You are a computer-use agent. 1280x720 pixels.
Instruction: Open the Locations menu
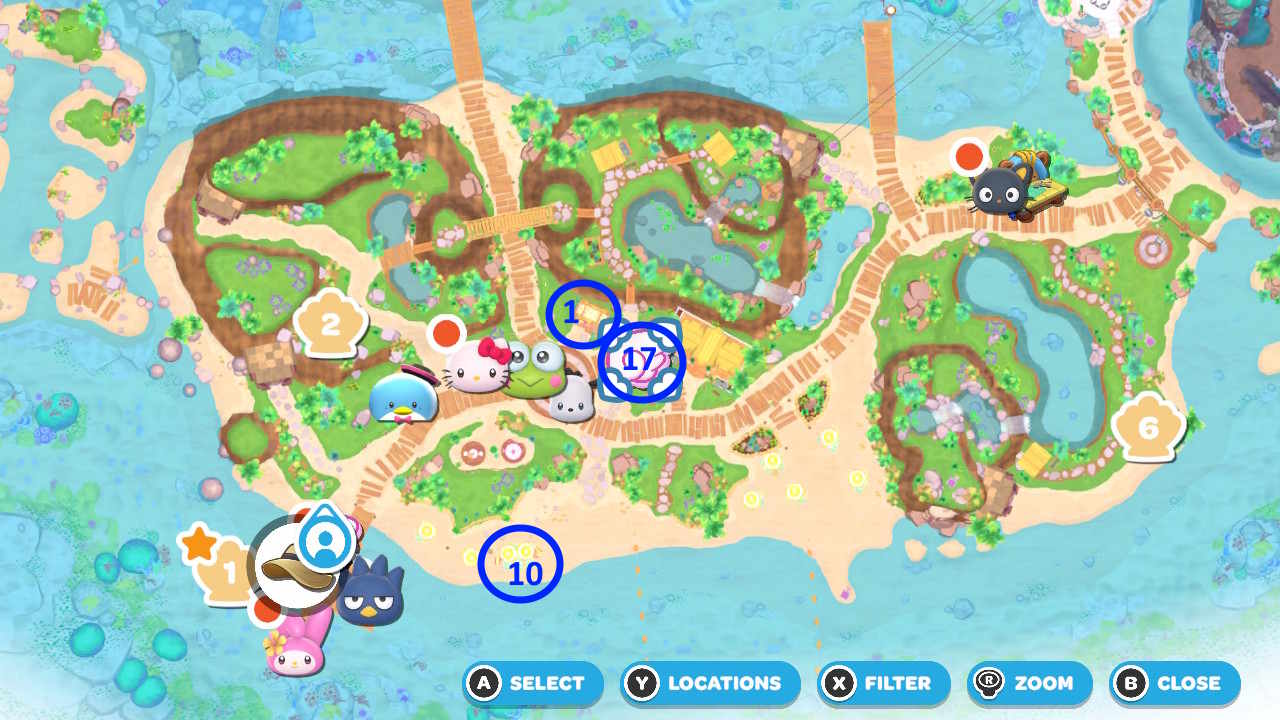[x=709, y=684]
